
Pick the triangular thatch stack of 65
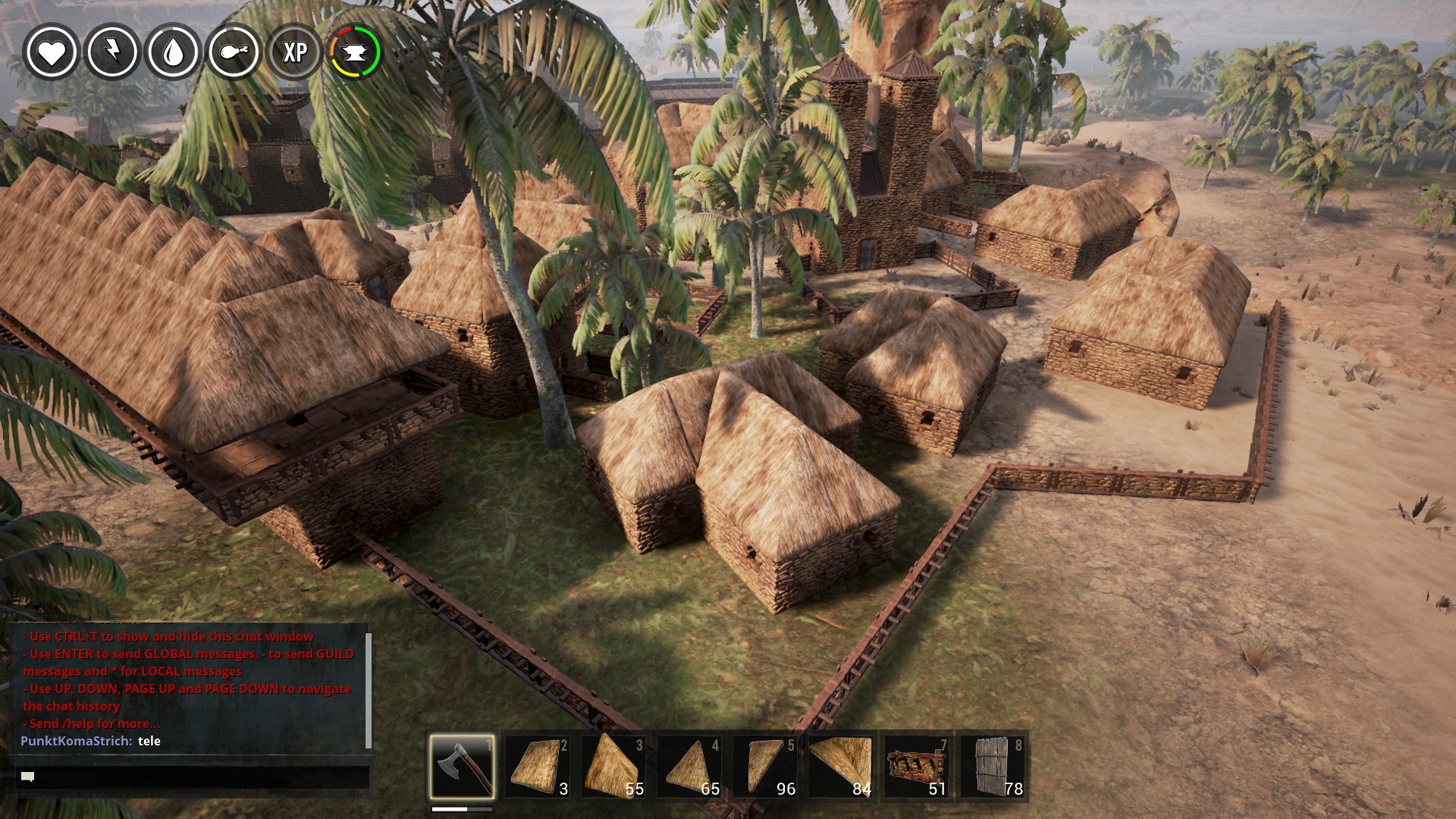click(x=689, y=766)
